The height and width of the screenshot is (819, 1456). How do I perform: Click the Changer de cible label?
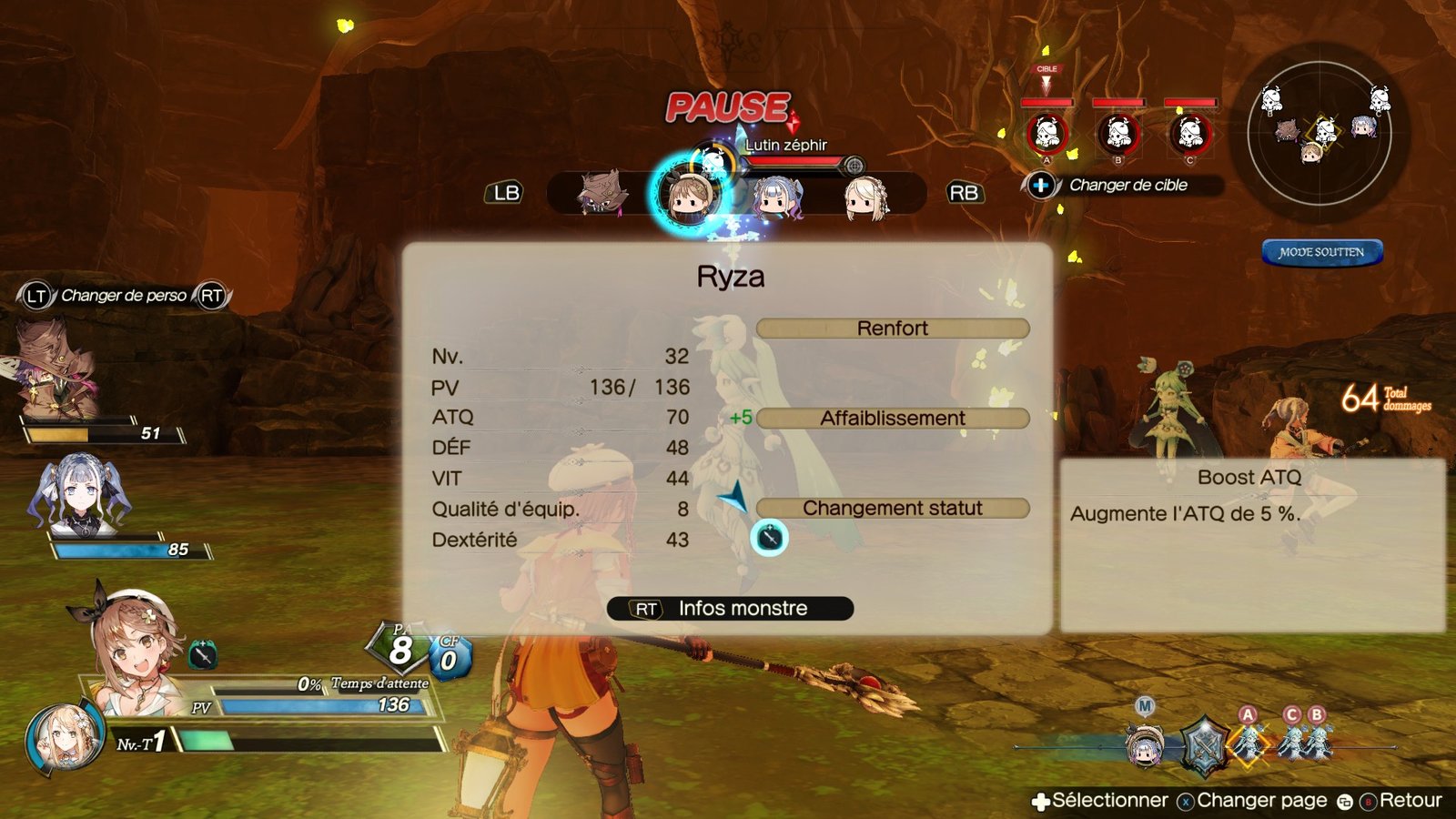pyautogui.click(x=1127, y=186)
